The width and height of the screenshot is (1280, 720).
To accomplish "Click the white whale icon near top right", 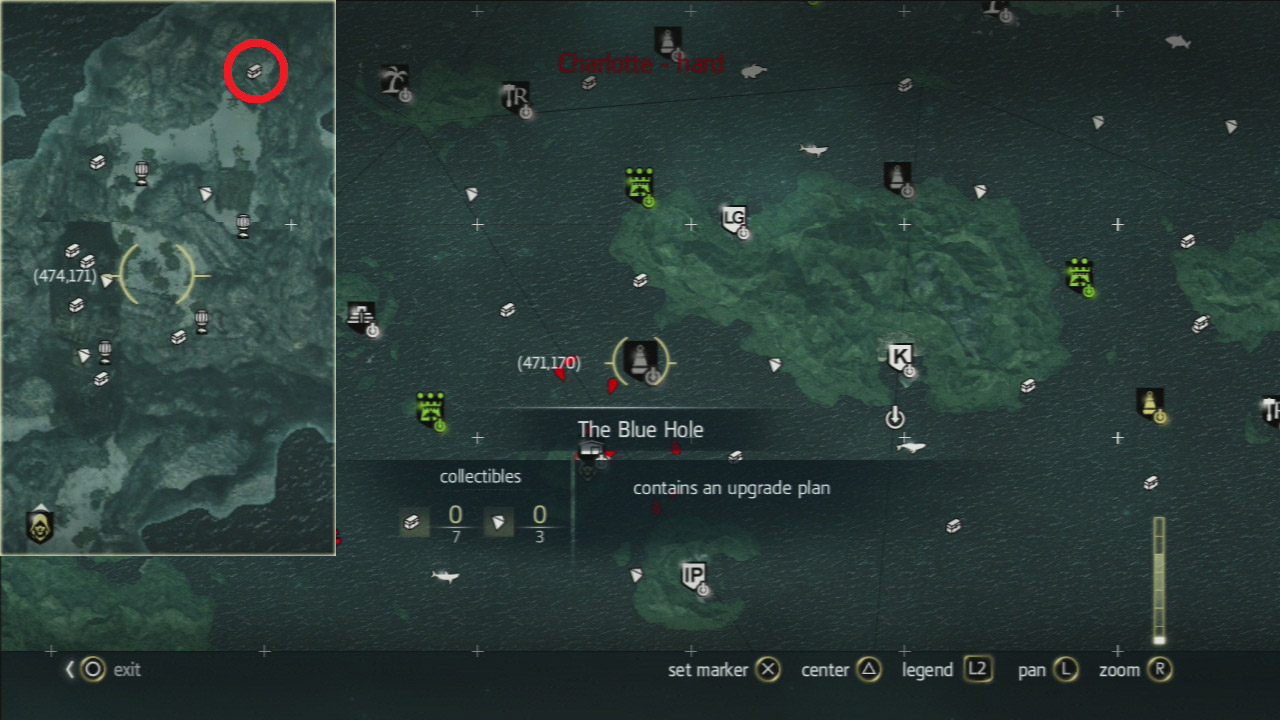I will (1178, 42).
